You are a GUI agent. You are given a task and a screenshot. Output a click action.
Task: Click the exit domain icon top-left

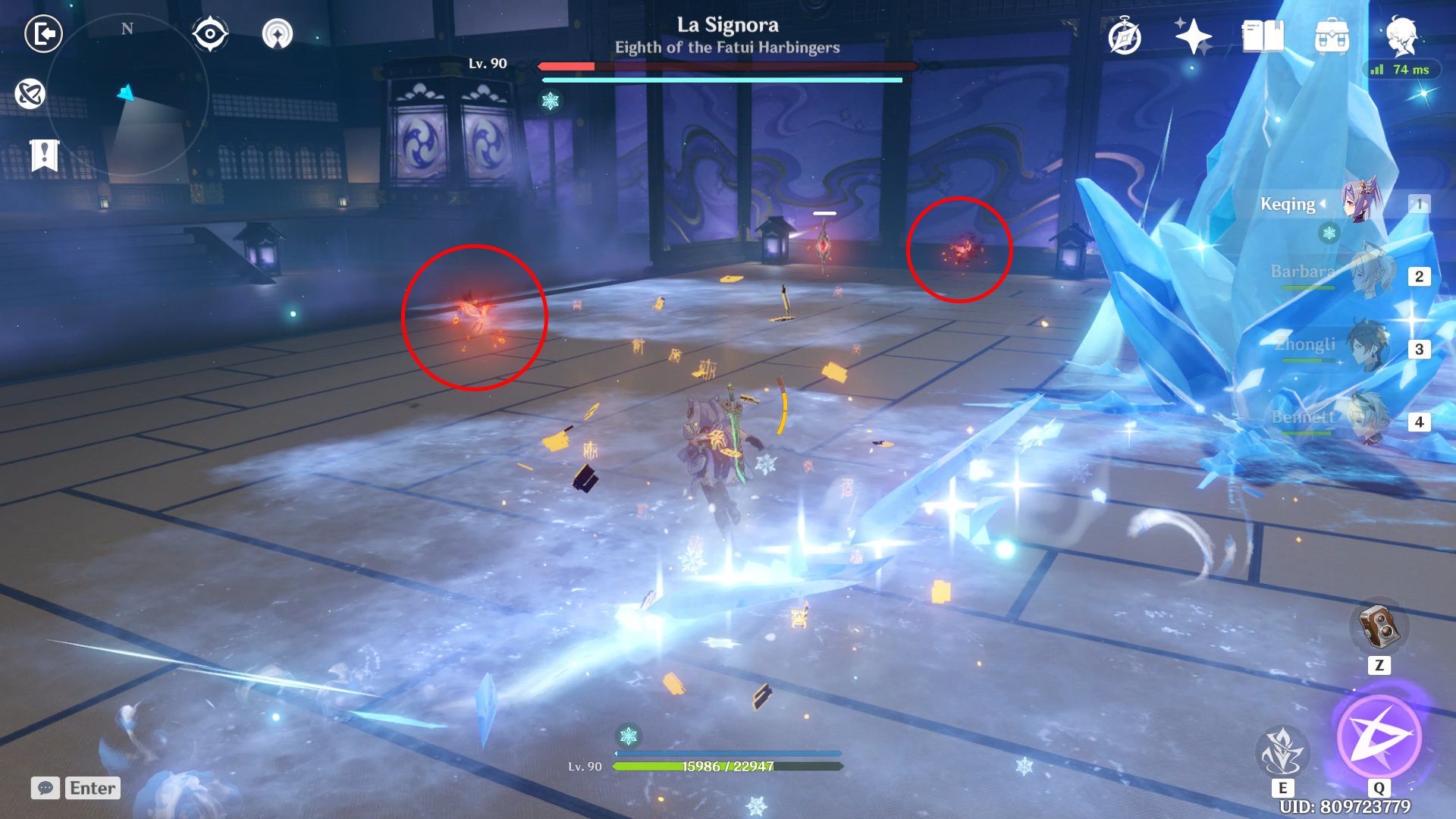pyautogui.click(x=43, y=33)
